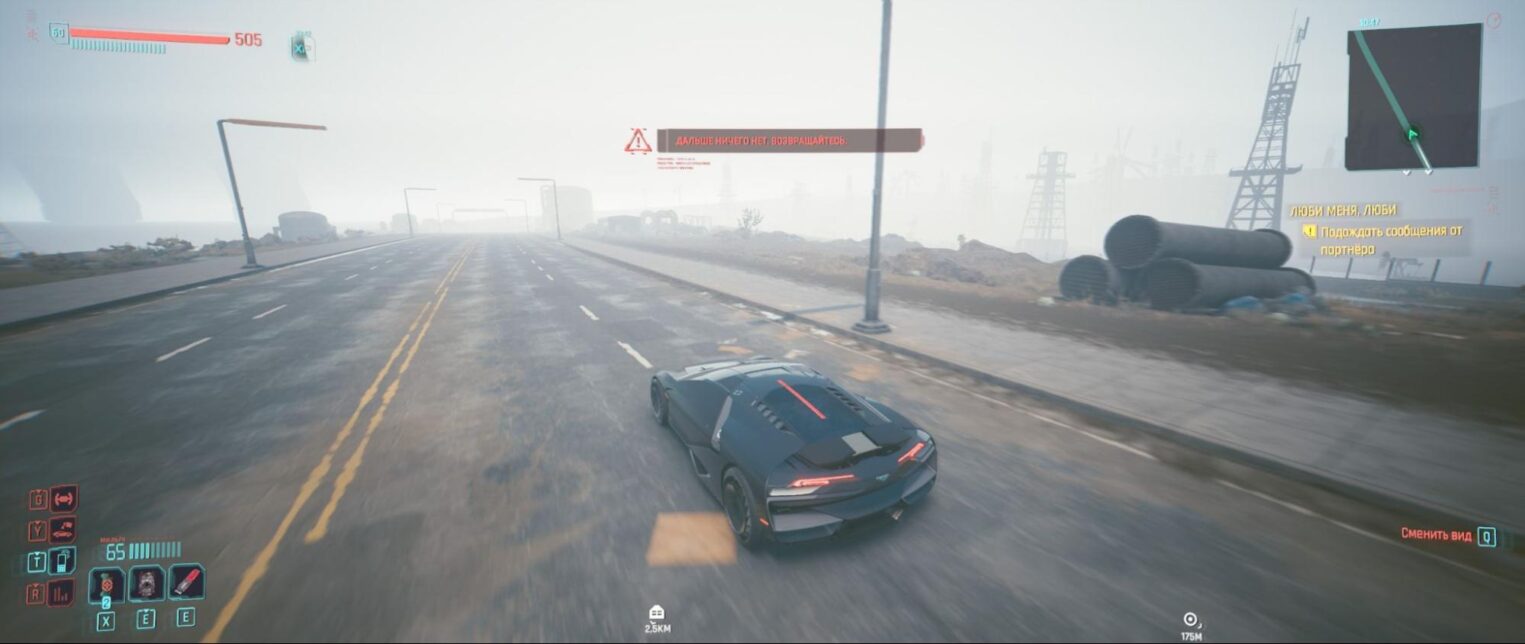Click the home marker showing 2.5KM
Screen dimensions: 1525x644
pos(657,613)
